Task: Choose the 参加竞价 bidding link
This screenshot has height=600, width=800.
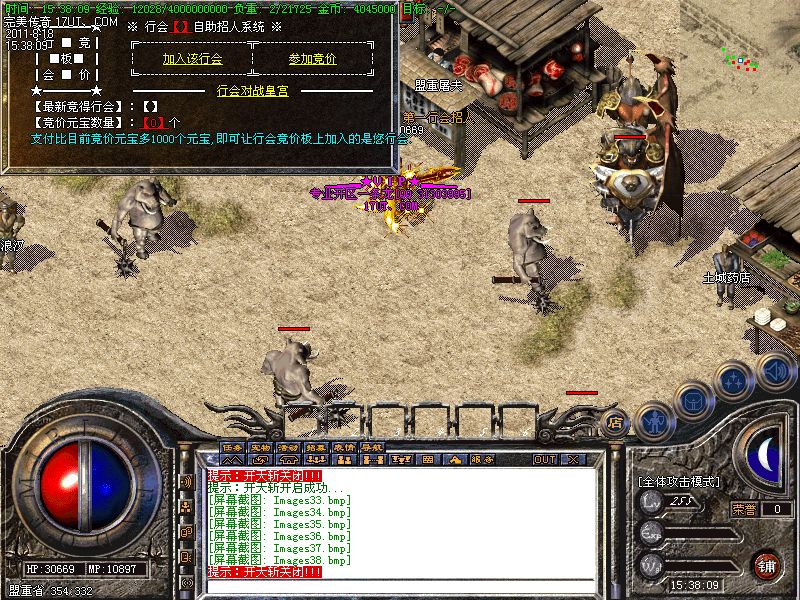Action: click(x=312, y=59)
